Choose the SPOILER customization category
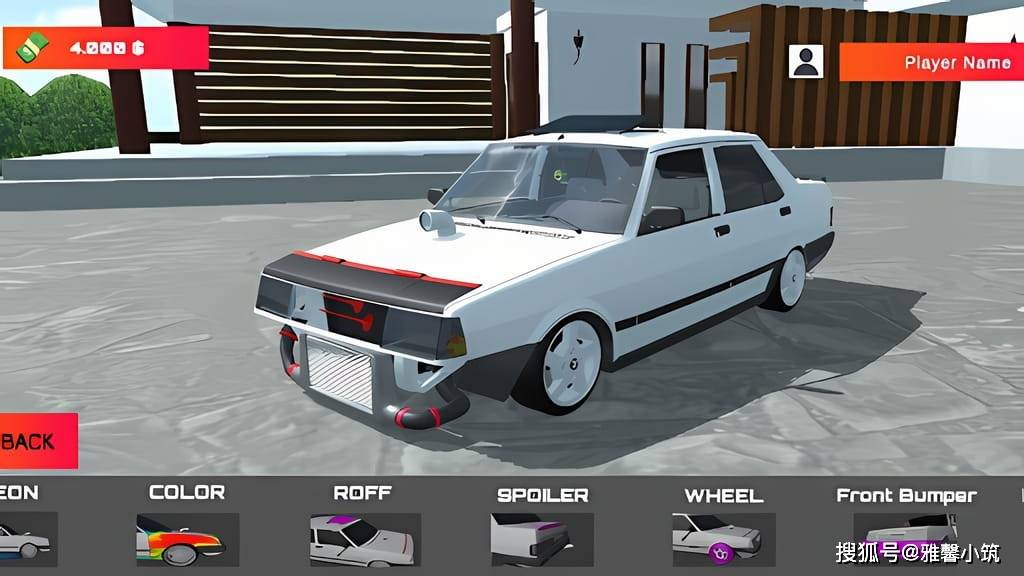Viewport: 1024px width, 576px height. pyautogui.click(x=542, y=538)
